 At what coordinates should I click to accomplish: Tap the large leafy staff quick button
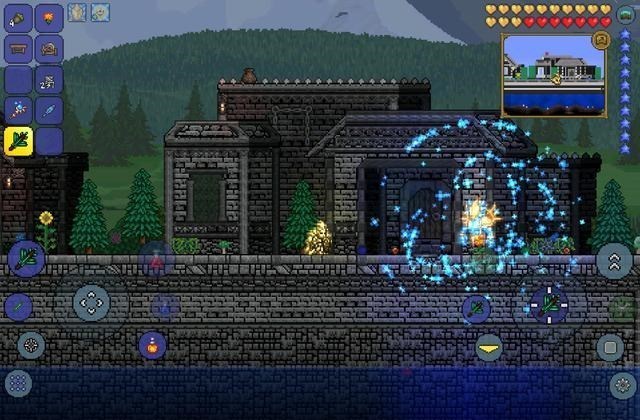(25, 258)
